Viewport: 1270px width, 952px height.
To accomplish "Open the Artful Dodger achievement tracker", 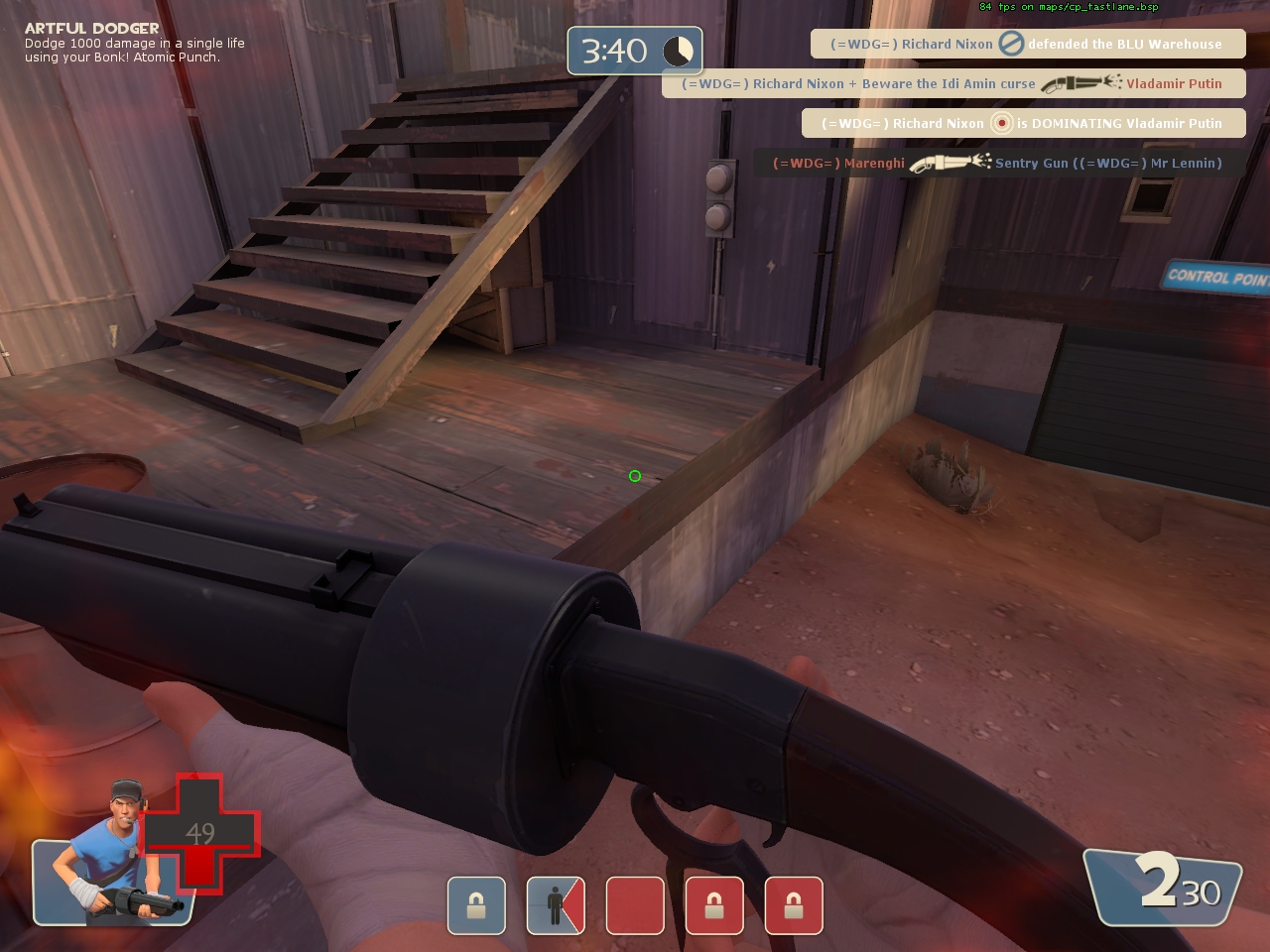I will click(x=134, y=43).
